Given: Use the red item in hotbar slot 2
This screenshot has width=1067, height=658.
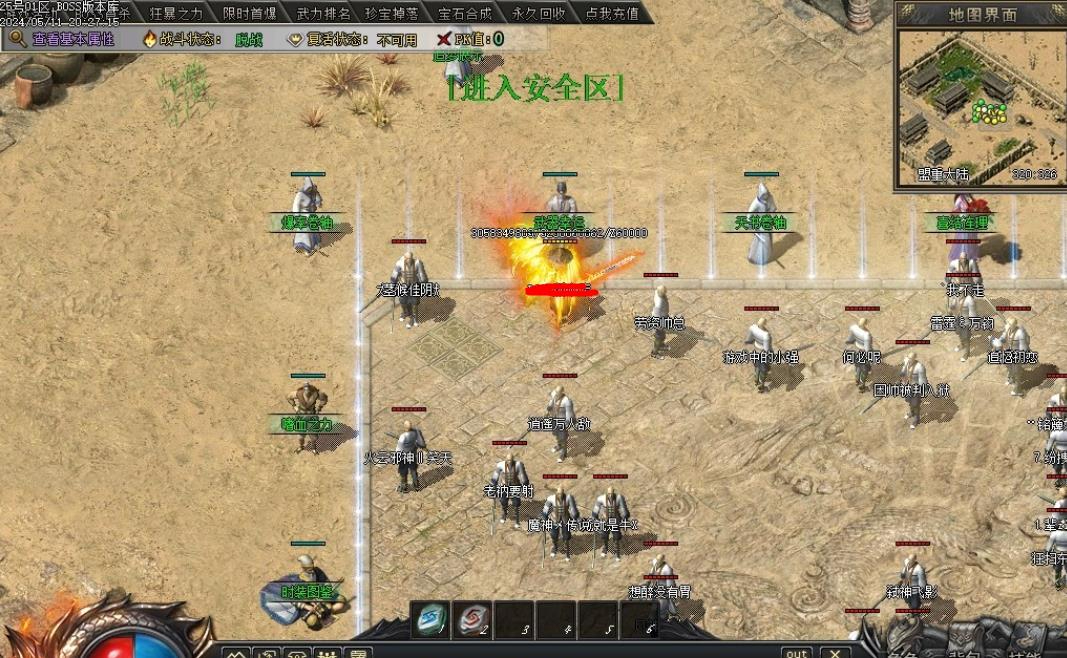Looking at the screenshot, I should click(x=474, y=620).
